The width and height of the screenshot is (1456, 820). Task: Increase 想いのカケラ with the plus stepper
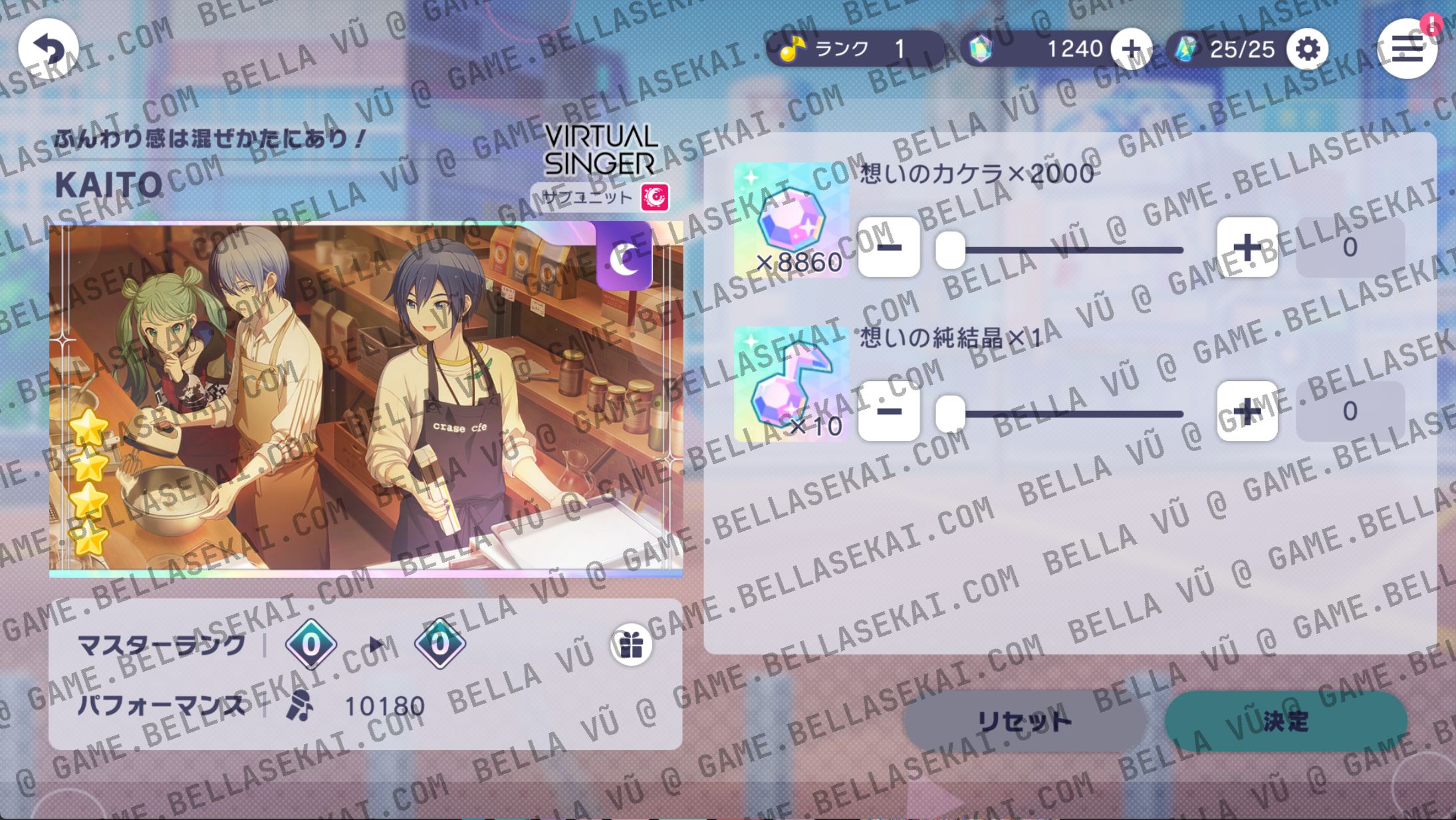click(x=1247, y=247)
